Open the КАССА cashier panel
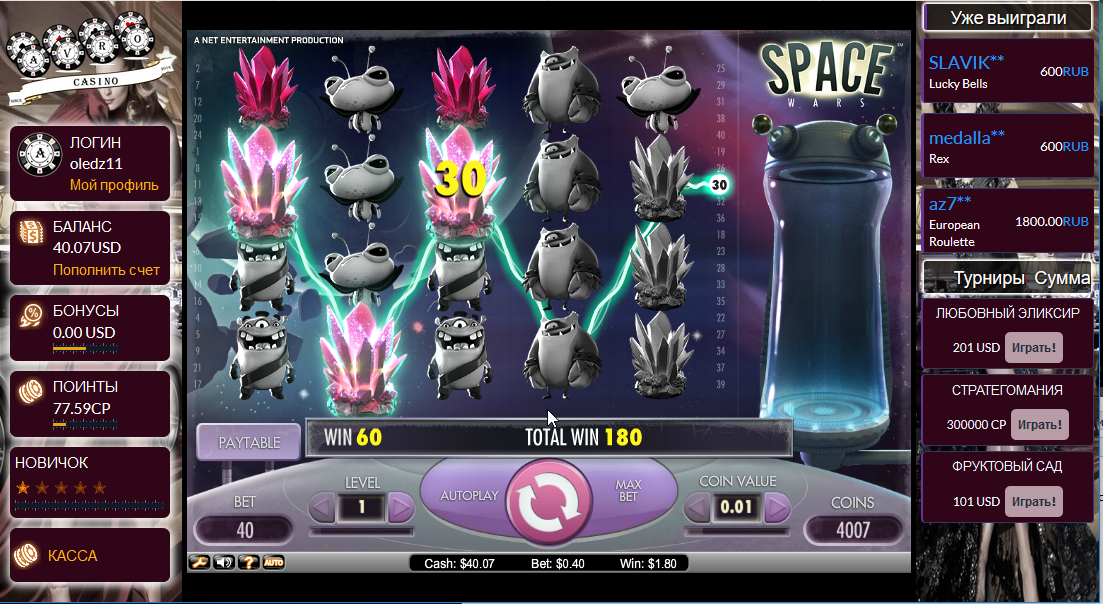Image resolution: width=1103 pixels, height=604 pixels. coord(73,555)
